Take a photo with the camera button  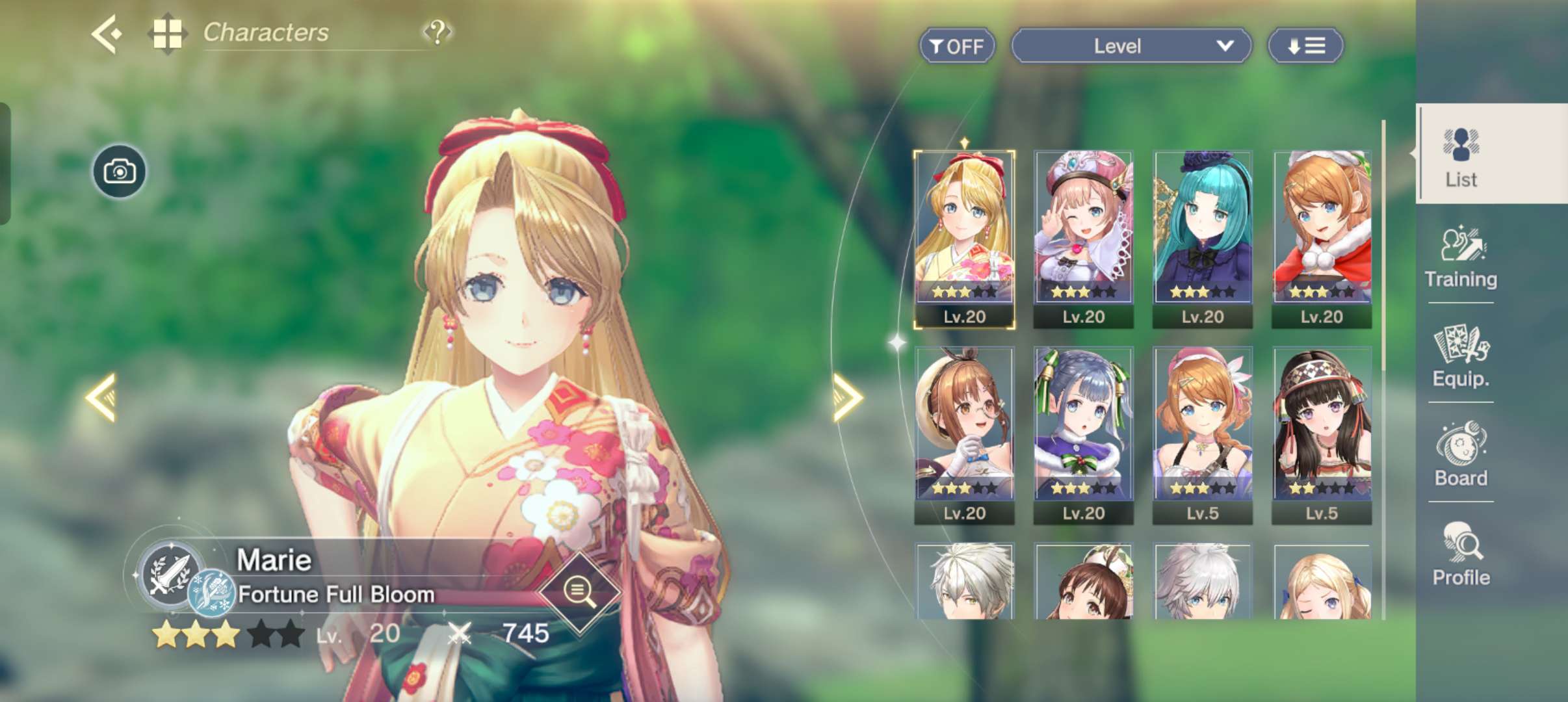point(120,172)
